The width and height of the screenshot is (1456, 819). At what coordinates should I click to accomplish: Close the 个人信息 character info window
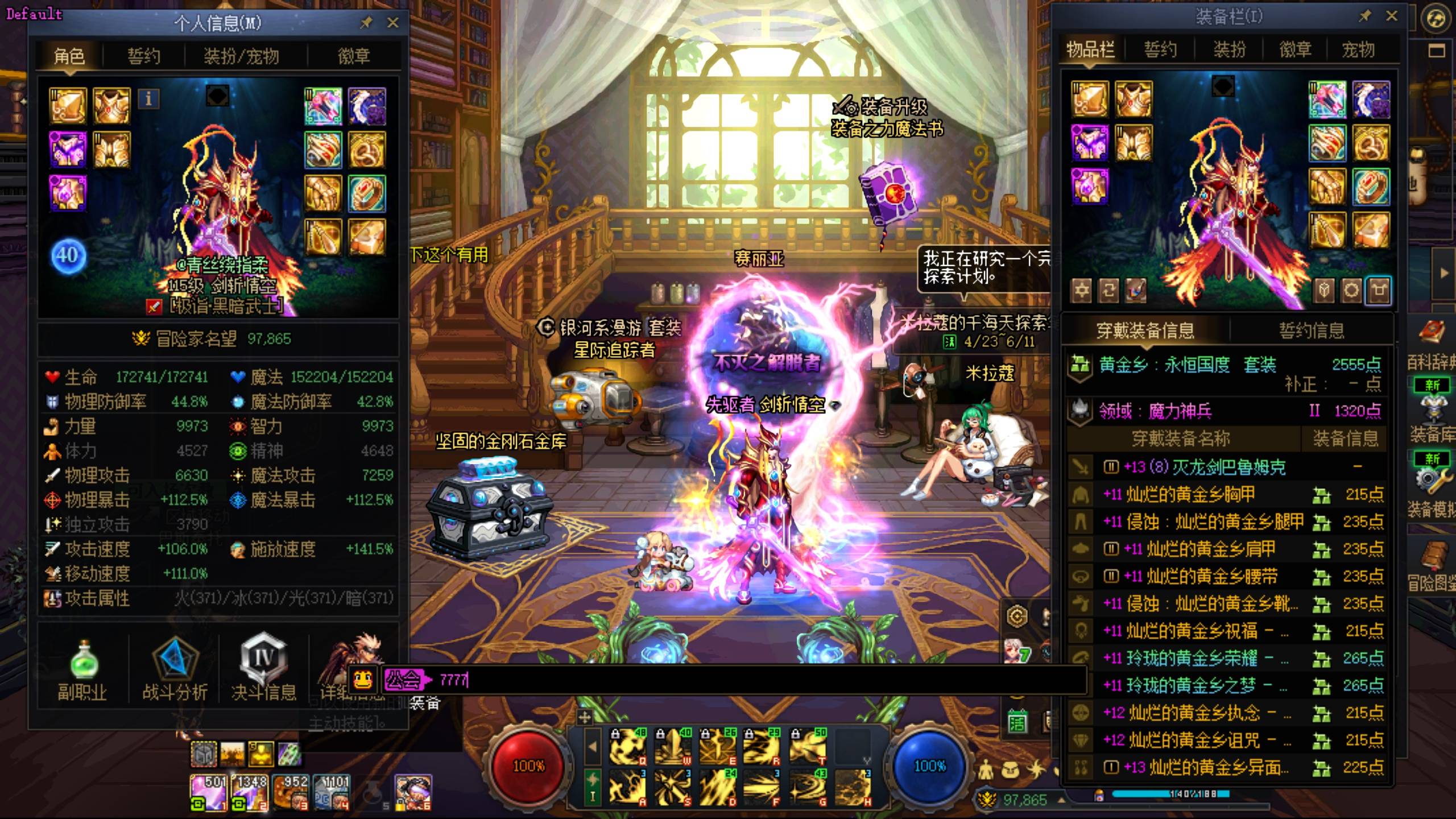(392, 23)
